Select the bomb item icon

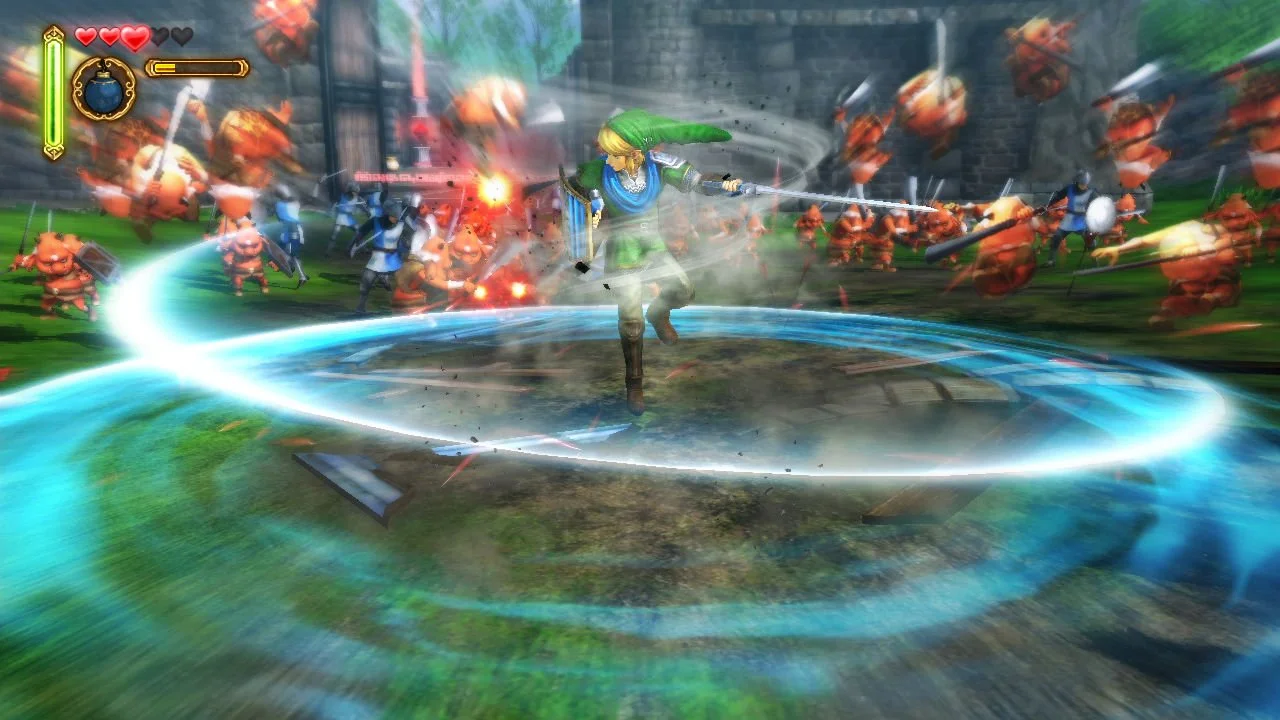click(x=104, y=92)
